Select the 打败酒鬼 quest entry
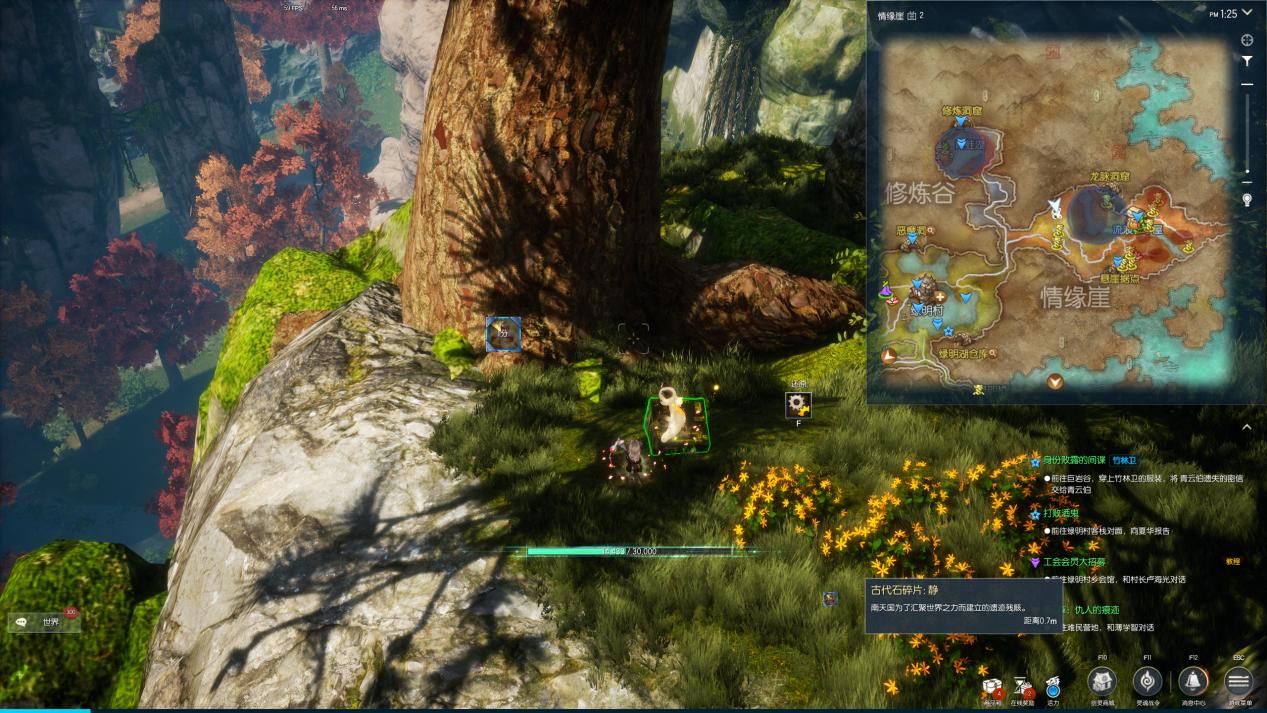Image resolution: width=1267 pixels, height=713 pixels. [x=1061, y=514]
